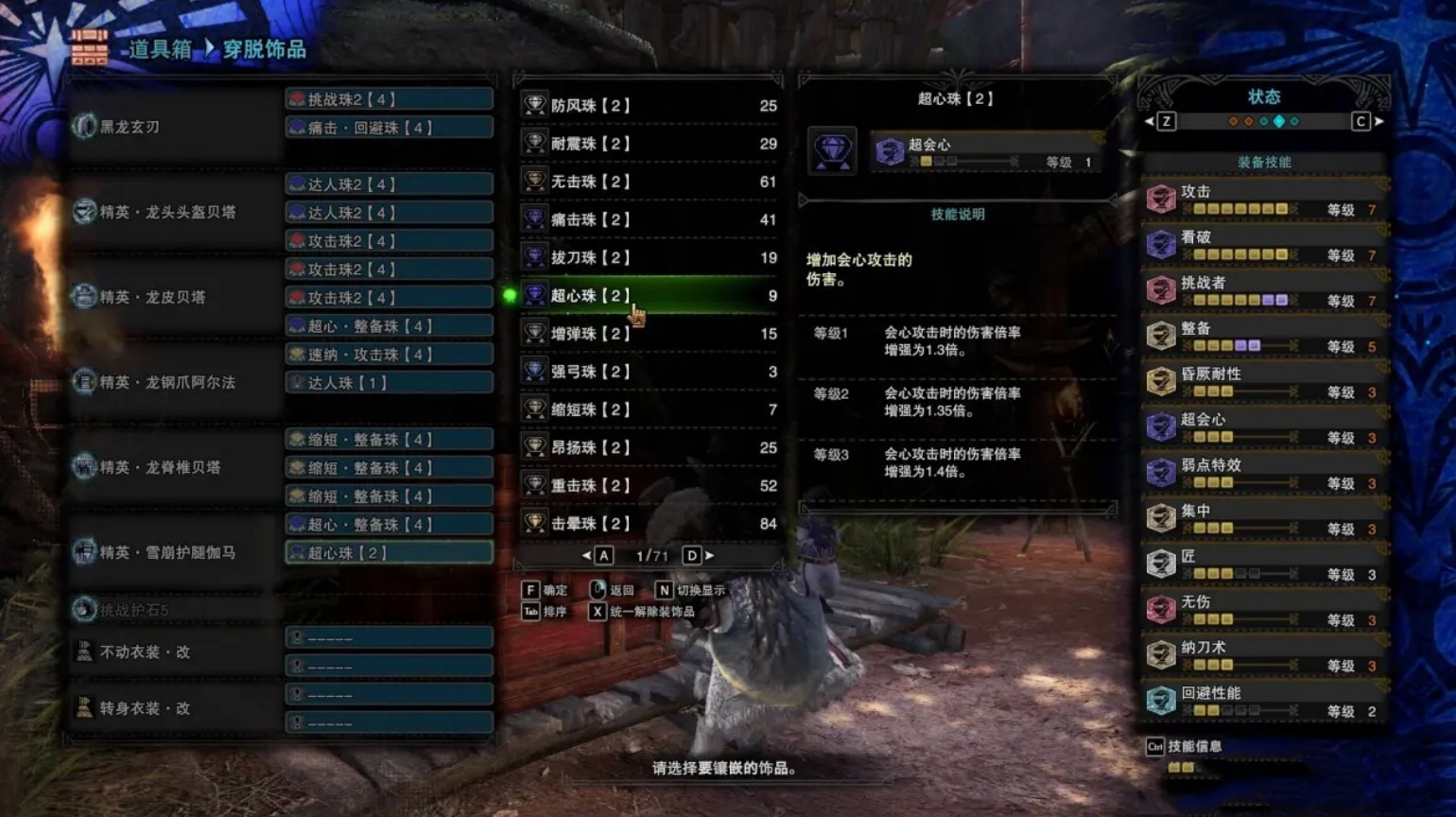
Task: Choose the 速纳・攻击珠【4】 slot
Action: (x=389, y=355)
